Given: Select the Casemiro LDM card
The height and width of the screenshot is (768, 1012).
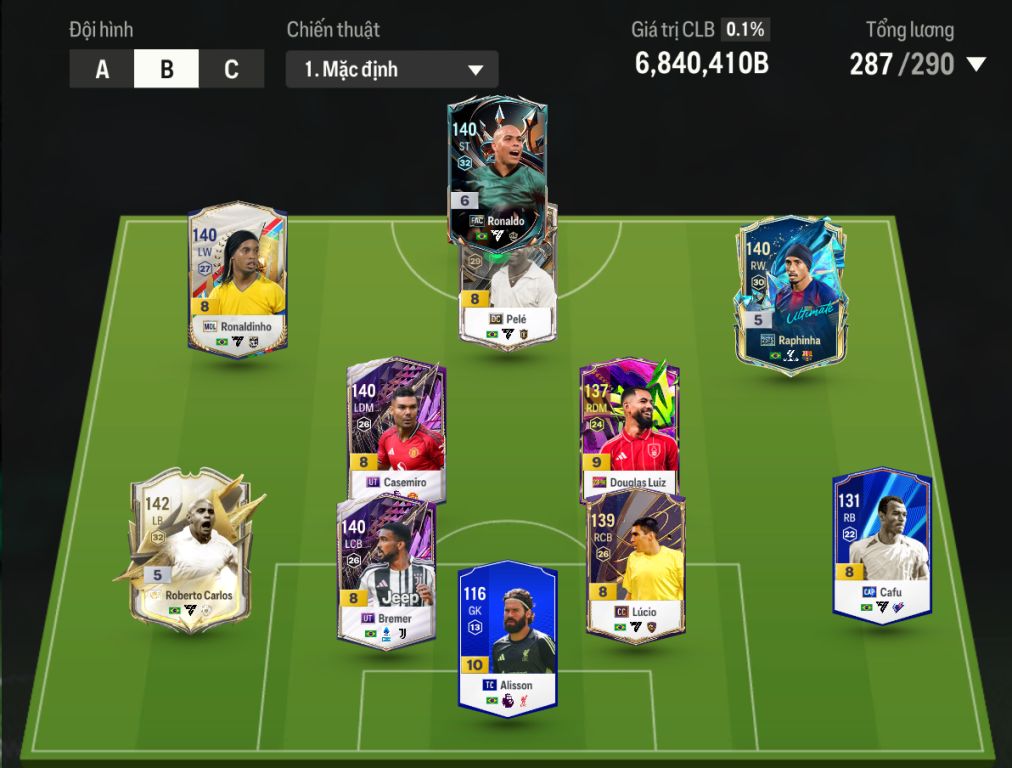Looking at the screenshot, I should [396, 420].
